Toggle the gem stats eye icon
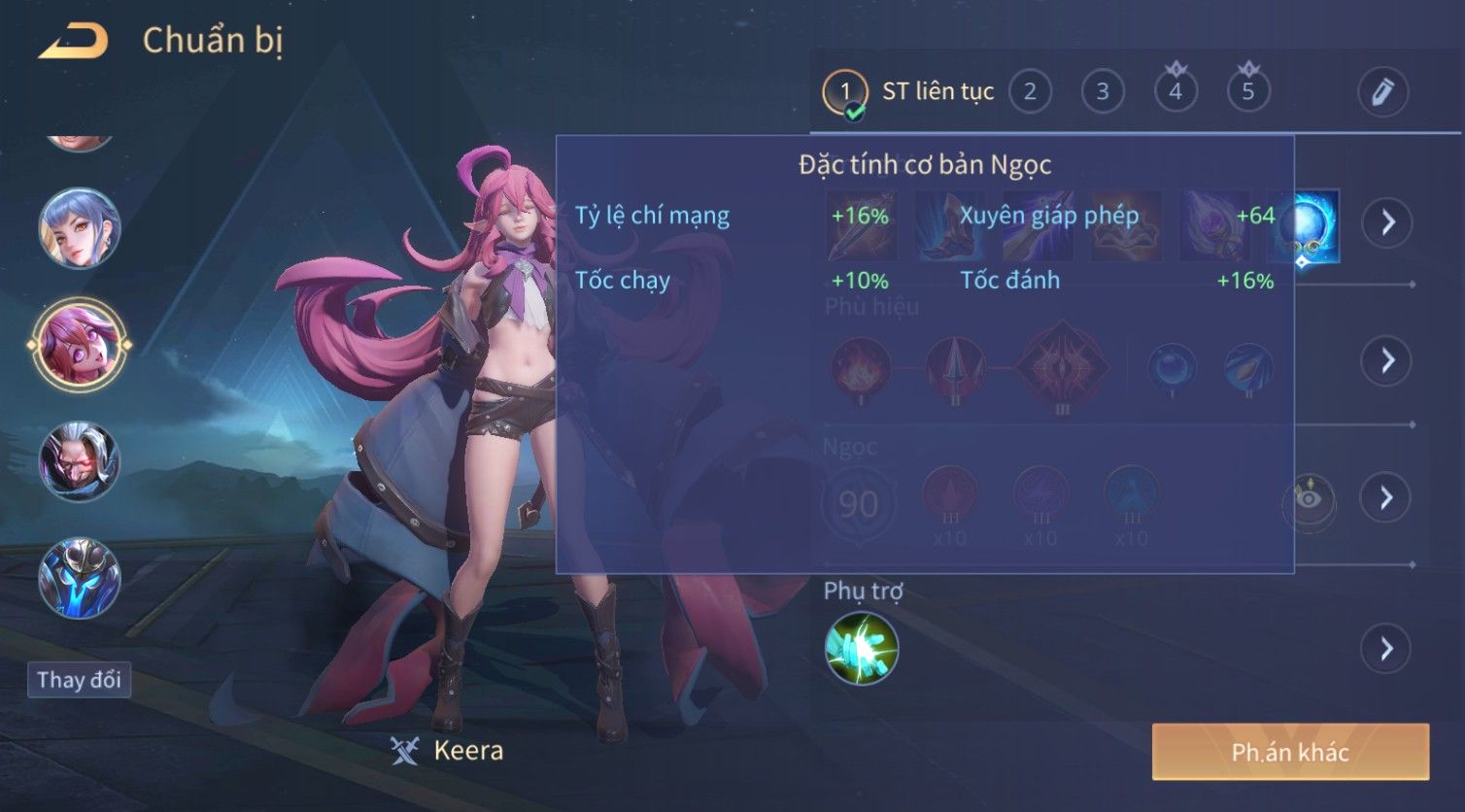 (x=1310, y=499)
